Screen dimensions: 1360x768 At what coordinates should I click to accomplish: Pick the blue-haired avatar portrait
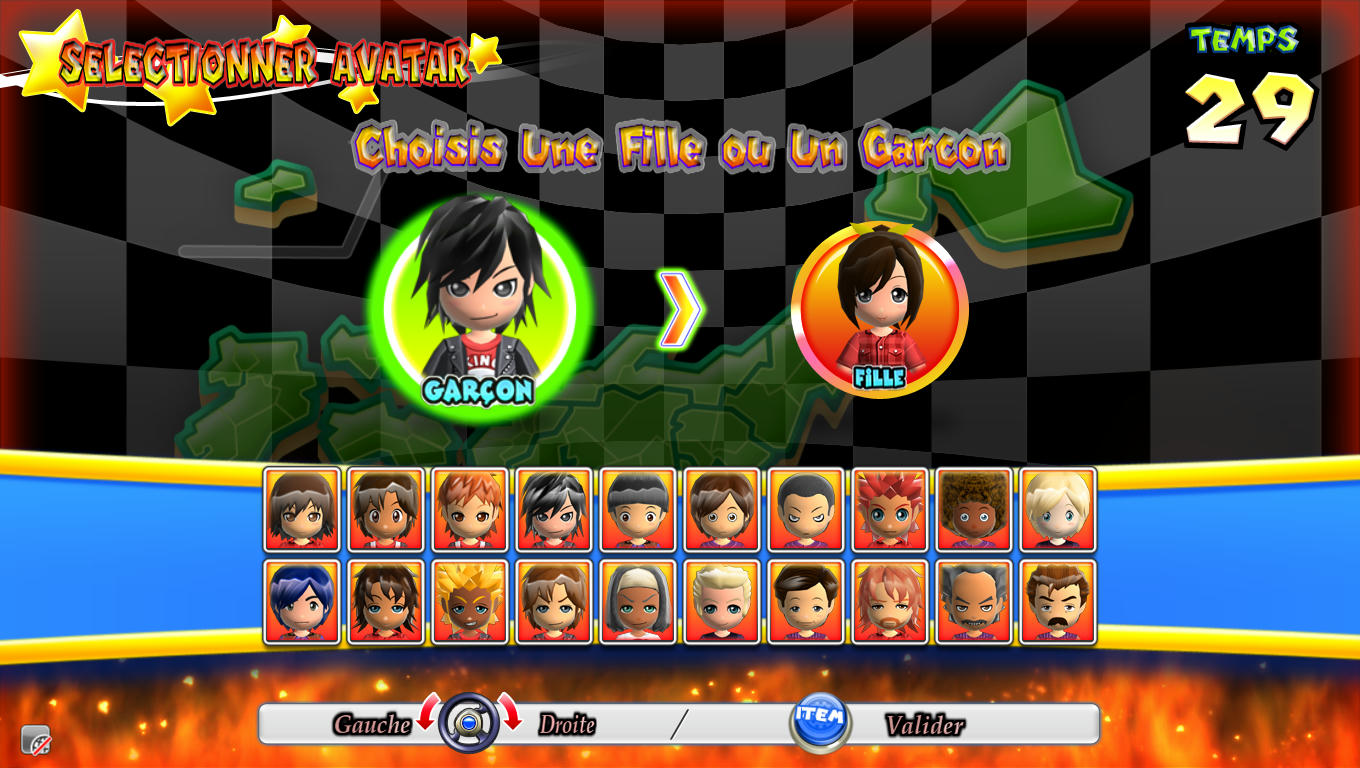[302, 601]
